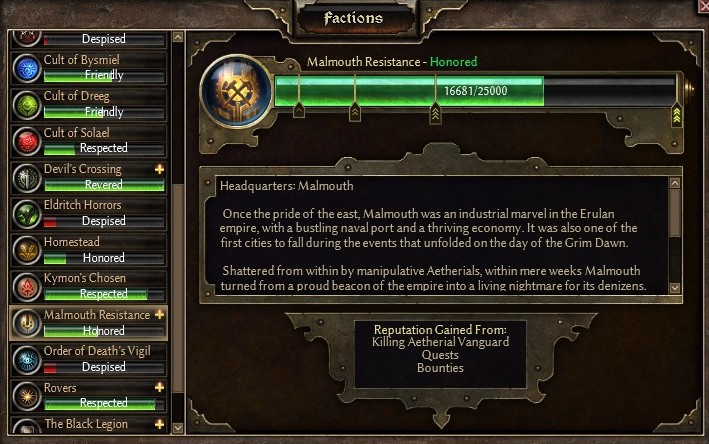
Task: Select the Malmouth Resistance faction row
Action: coord(88,322)
